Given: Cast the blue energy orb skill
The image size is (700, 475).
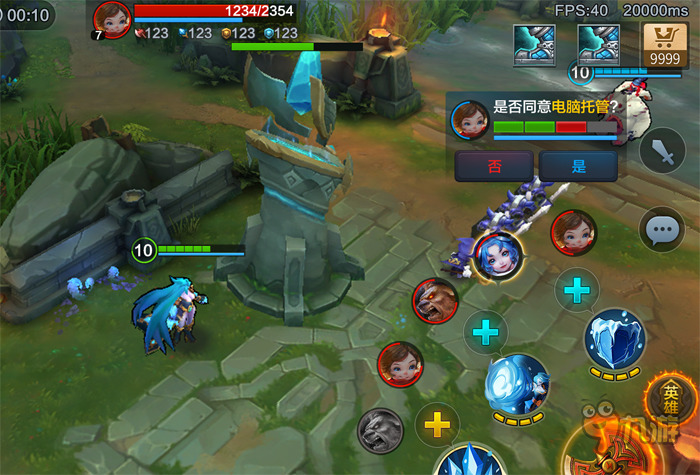Looking at the screenshot, I should (516, 383).
